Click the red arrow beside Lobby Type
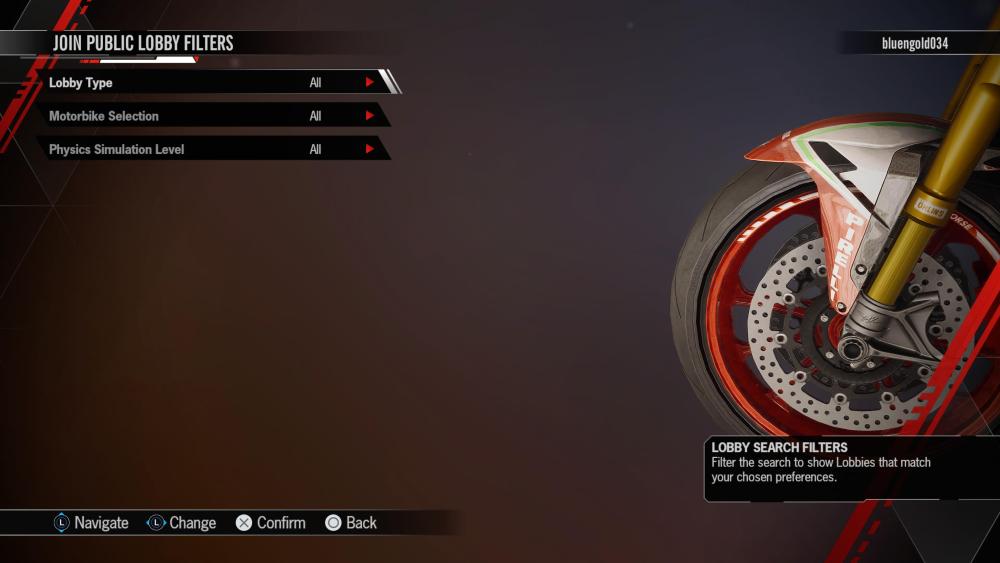1000x563 pixels. coord(369,83)
